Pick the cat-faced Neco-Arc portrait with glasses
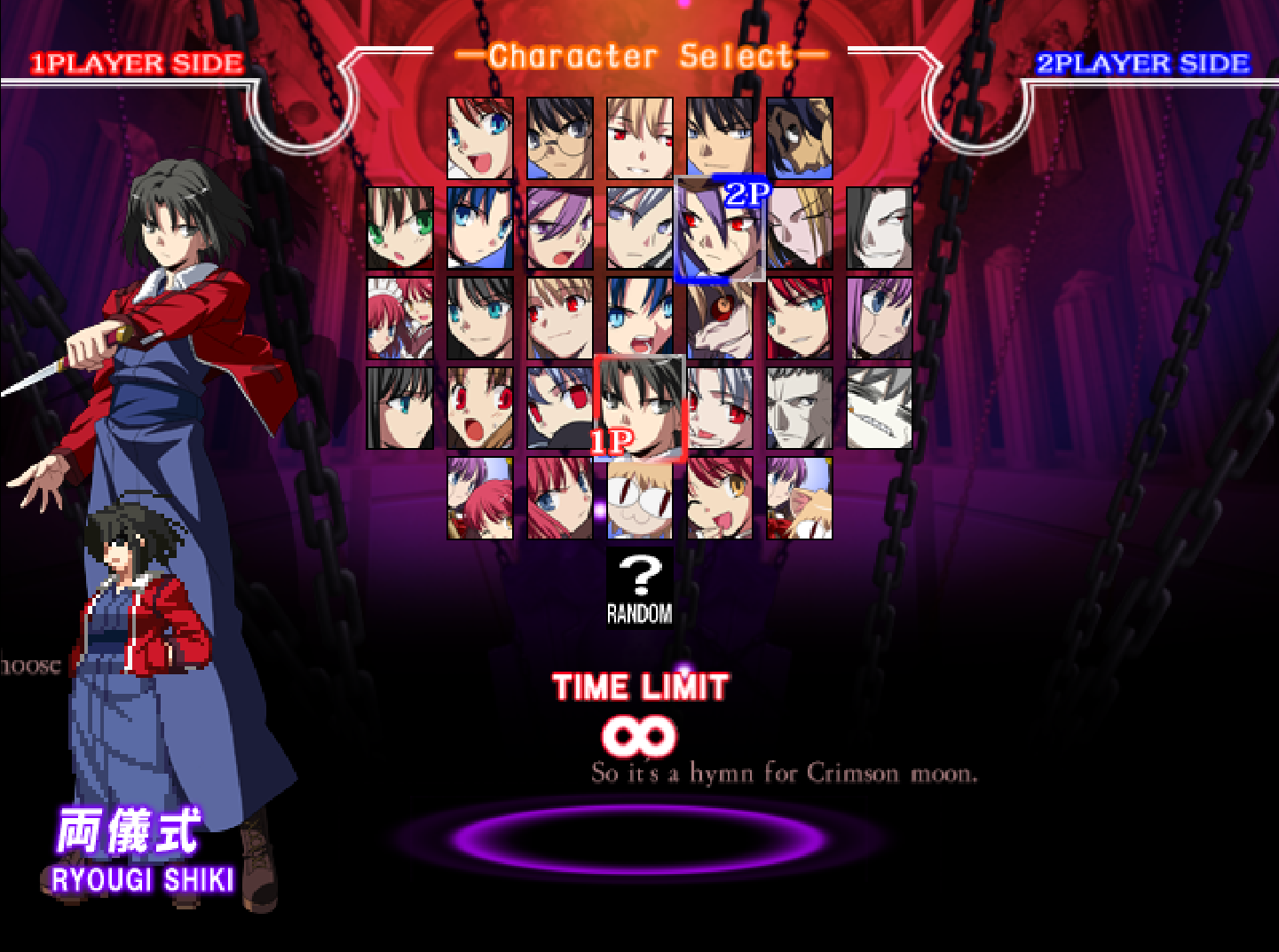The width and height of the screenshot is (1279, 952). click(x=639, y=498)
